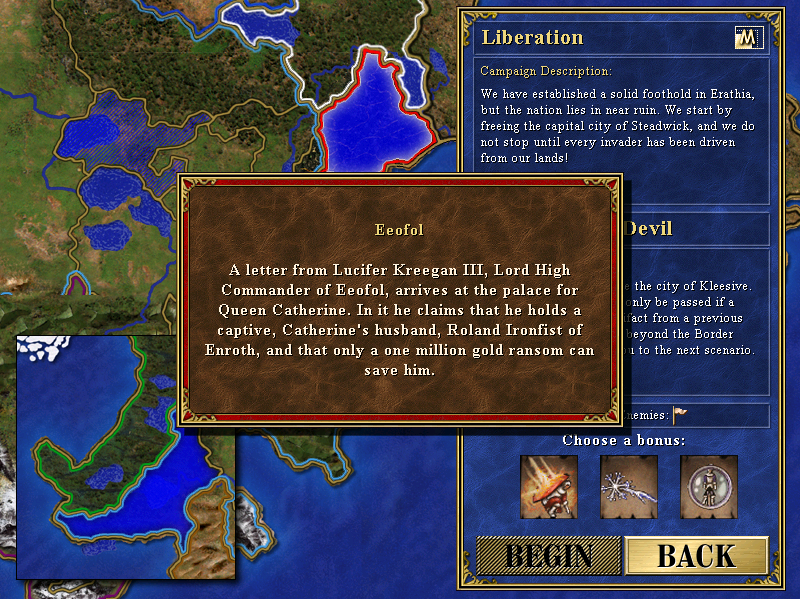Click the map size M icon
The width and height of the screenshot is (800, 599).
pos(748,38)
